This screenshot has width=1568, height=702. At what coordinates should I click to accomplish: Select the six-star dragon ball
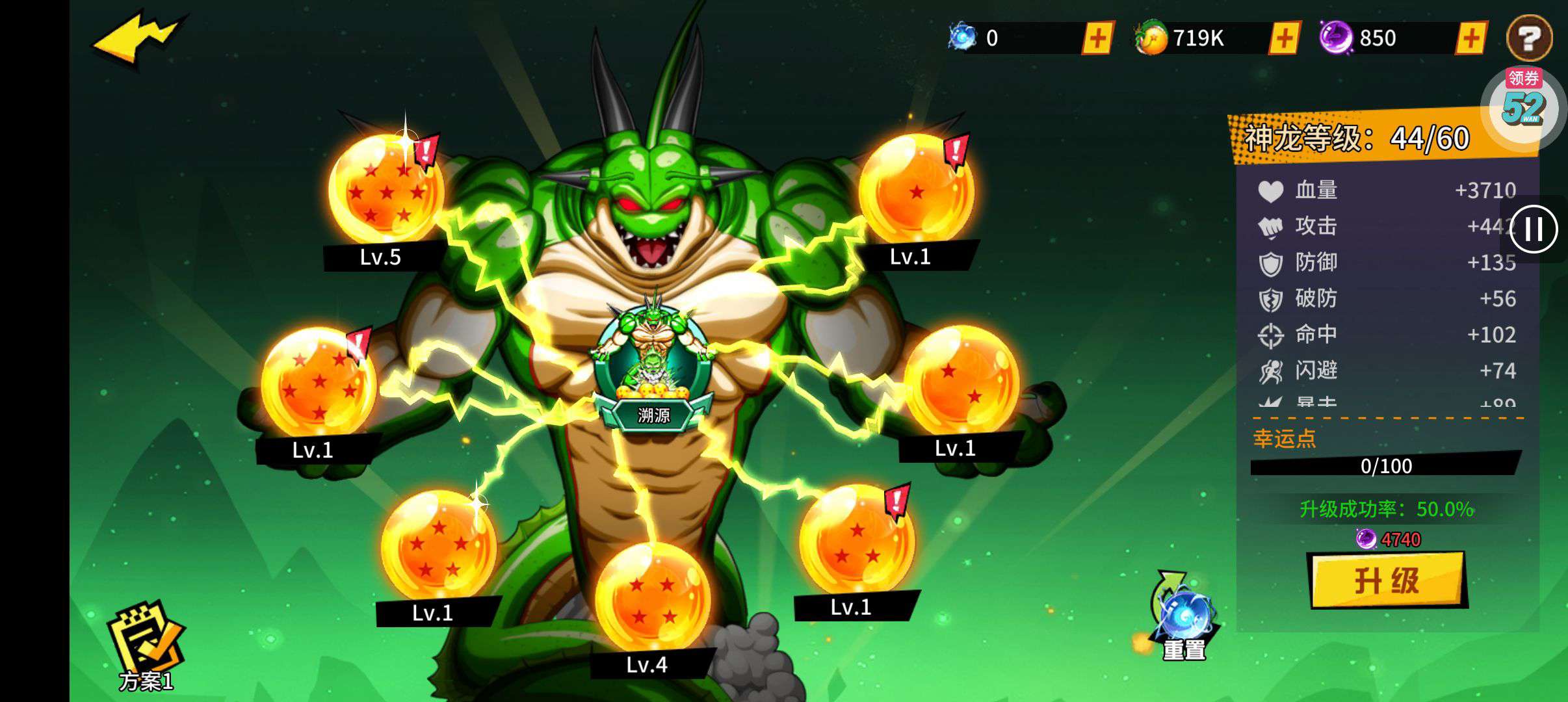(x=319, y=383)
